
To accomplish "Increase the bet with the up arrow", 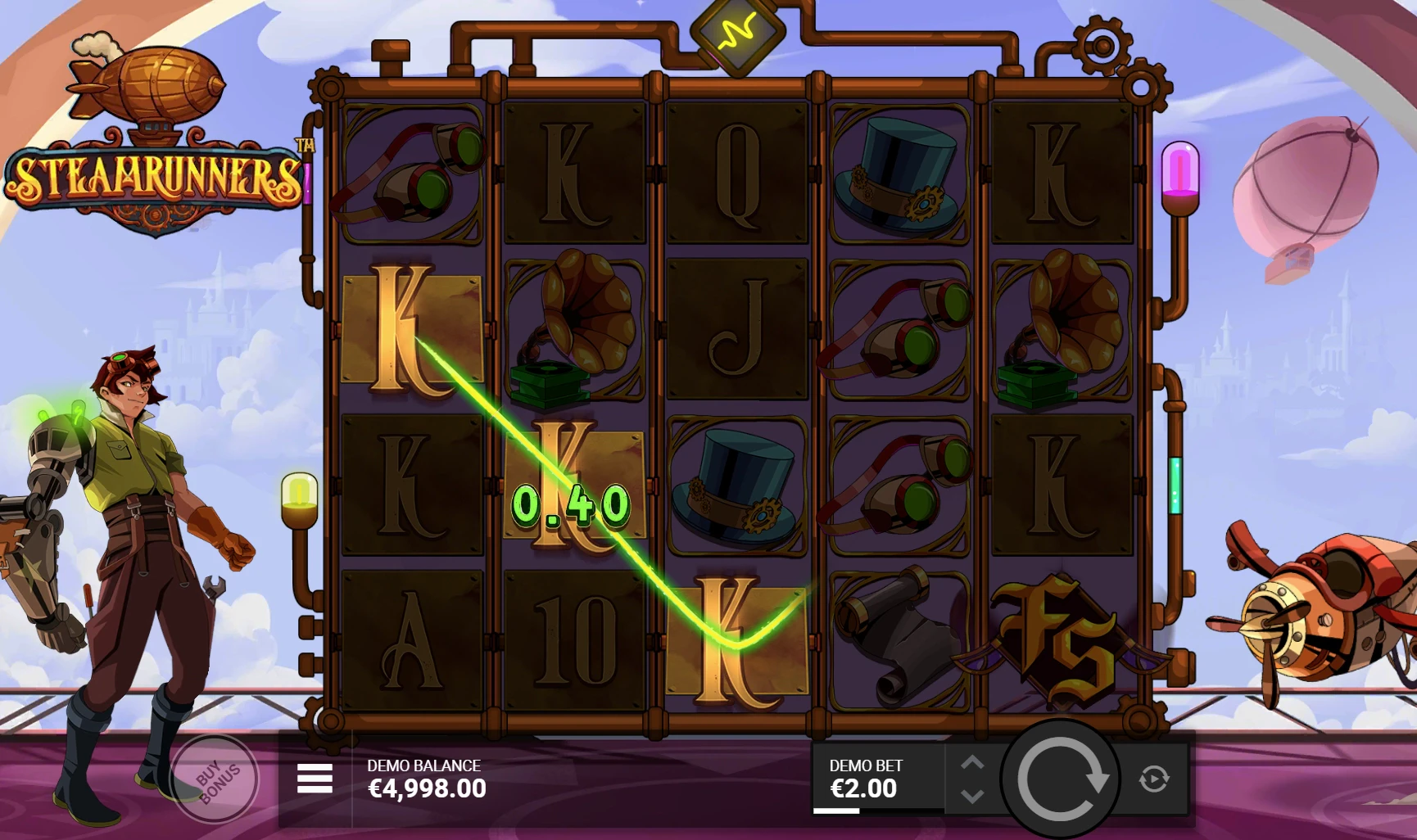I will pos(974,760).
